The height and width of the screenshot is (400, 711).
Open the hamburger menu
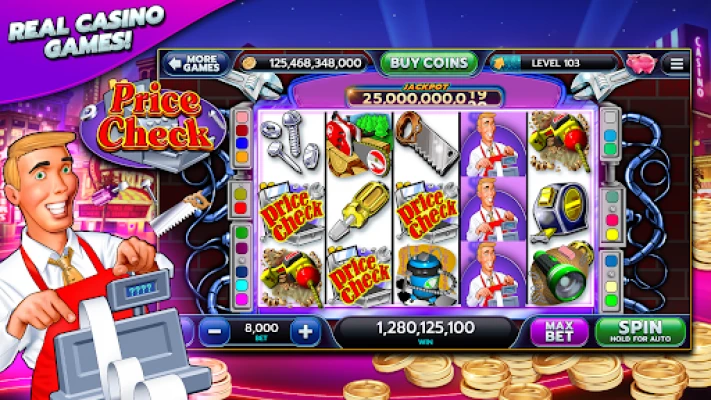coord(678,63)
